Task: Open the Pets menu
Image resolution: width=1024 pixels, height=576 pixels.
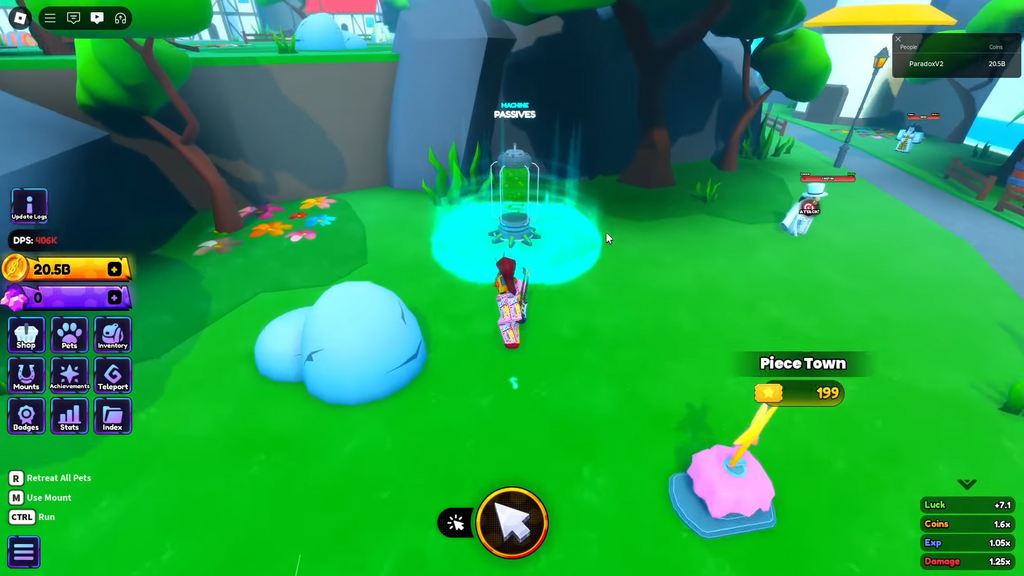Action: point(69,335)
